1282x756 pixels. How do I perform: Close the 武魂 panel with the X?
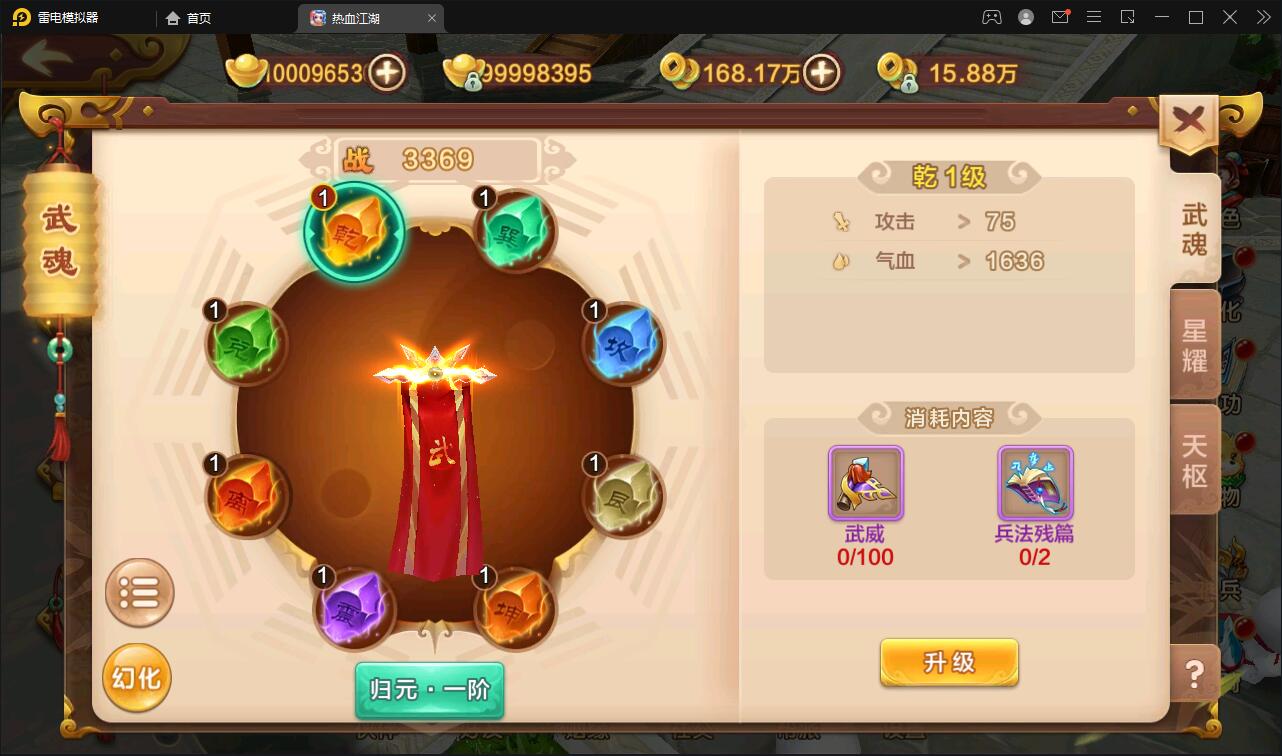tap(1188, 117)
